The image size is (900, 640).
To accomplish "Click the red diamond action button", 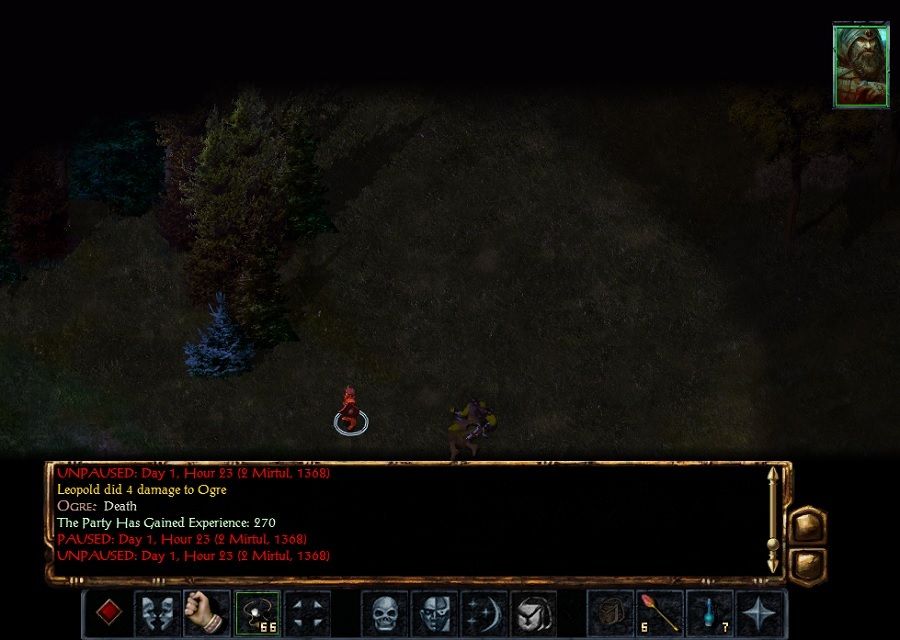I will pyautogui.click(x=108, y=612).
